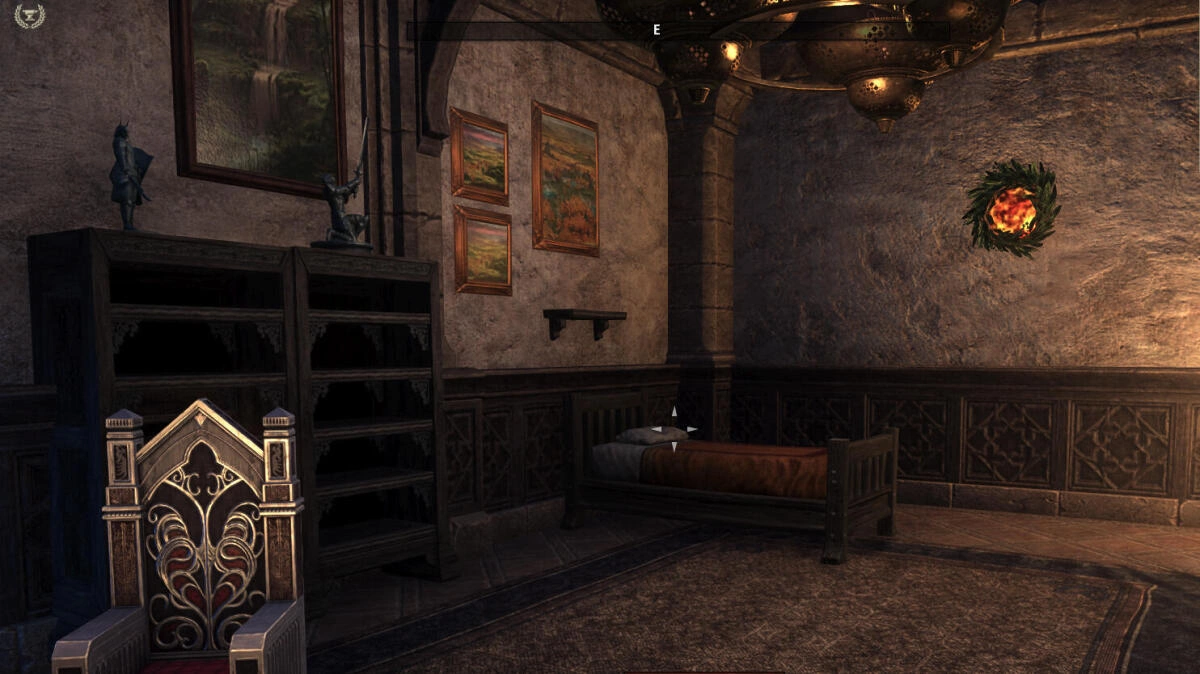Click the anvil and laurel wreath icon
This screenshot has width=1200, height=674.
pos(30,15)
